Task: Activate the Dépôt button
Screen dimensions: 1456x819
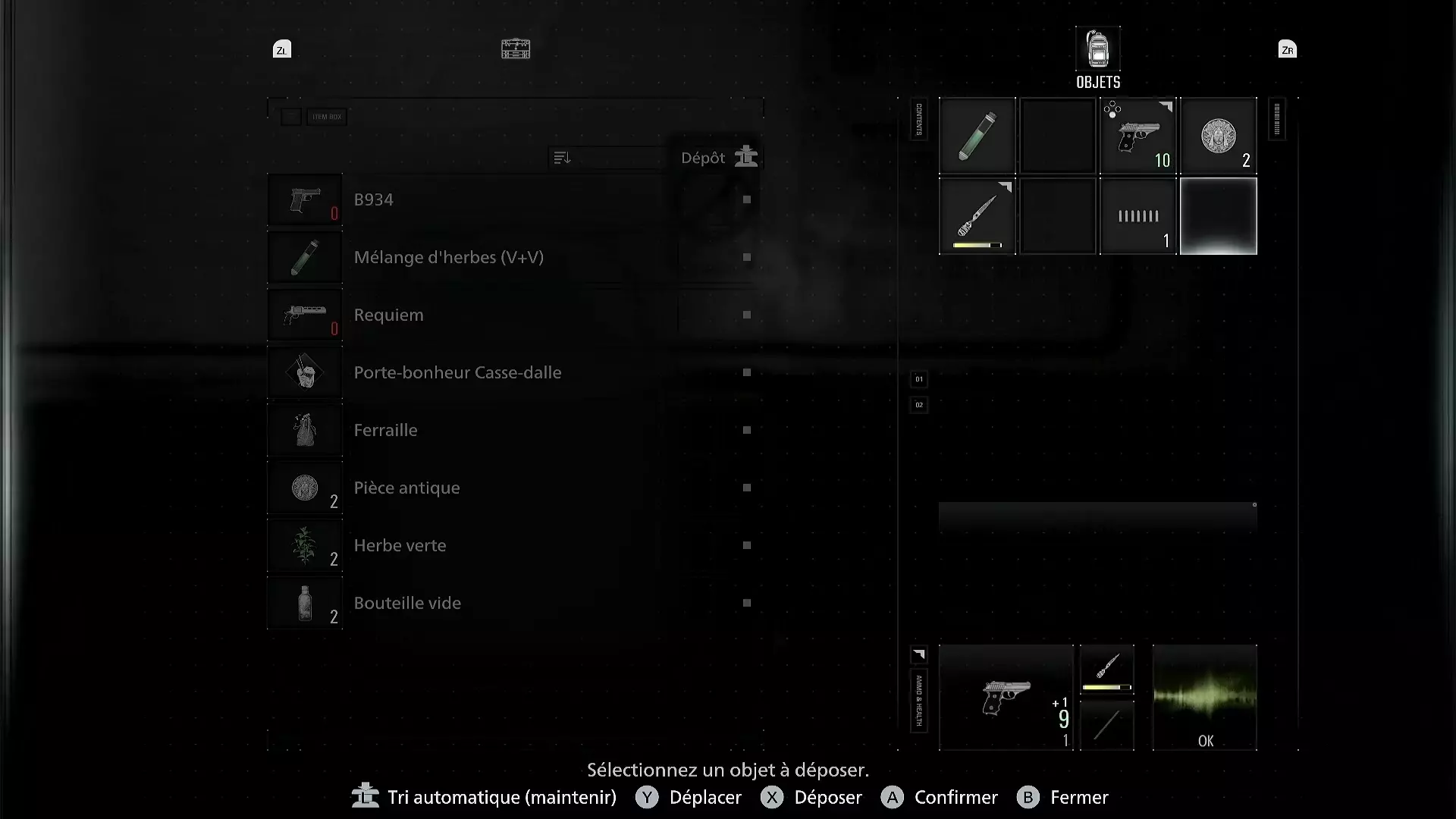Action: pyautogui.click(x=717, y=158)
